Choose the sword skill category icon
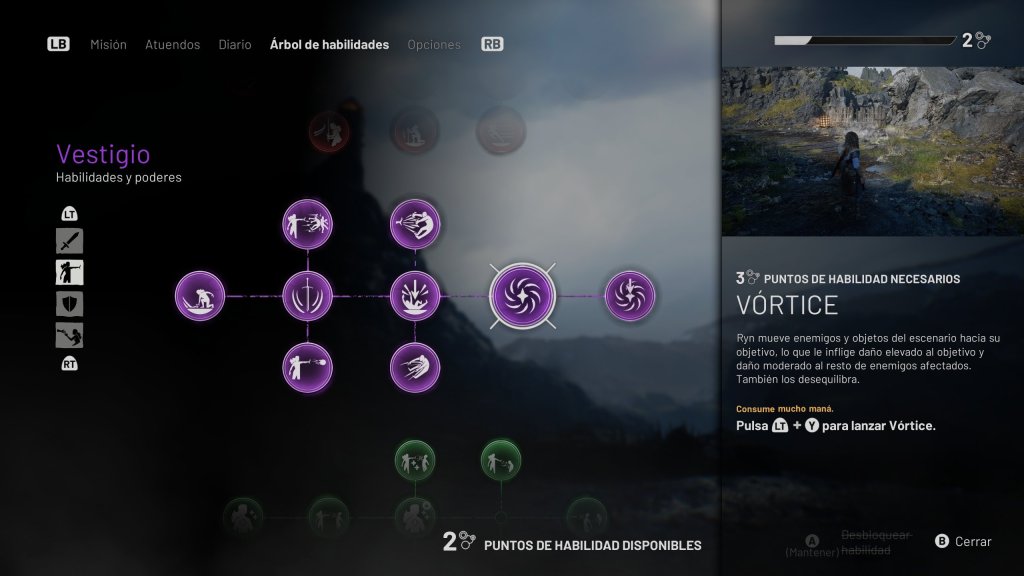1024x576 pixels. click(70, 241)
